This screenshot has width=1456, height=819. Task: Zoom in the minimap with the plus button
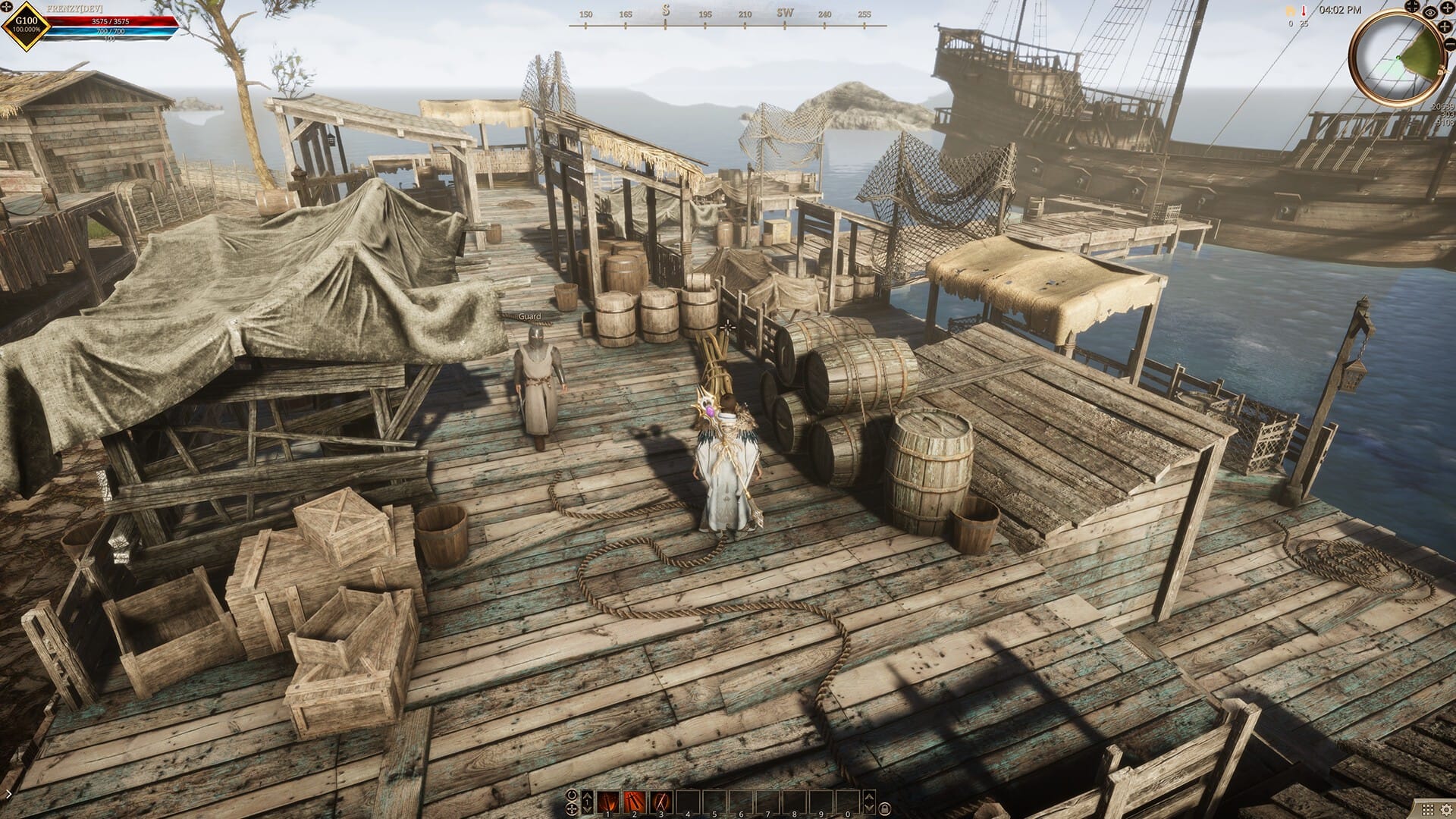point(1444,26)
